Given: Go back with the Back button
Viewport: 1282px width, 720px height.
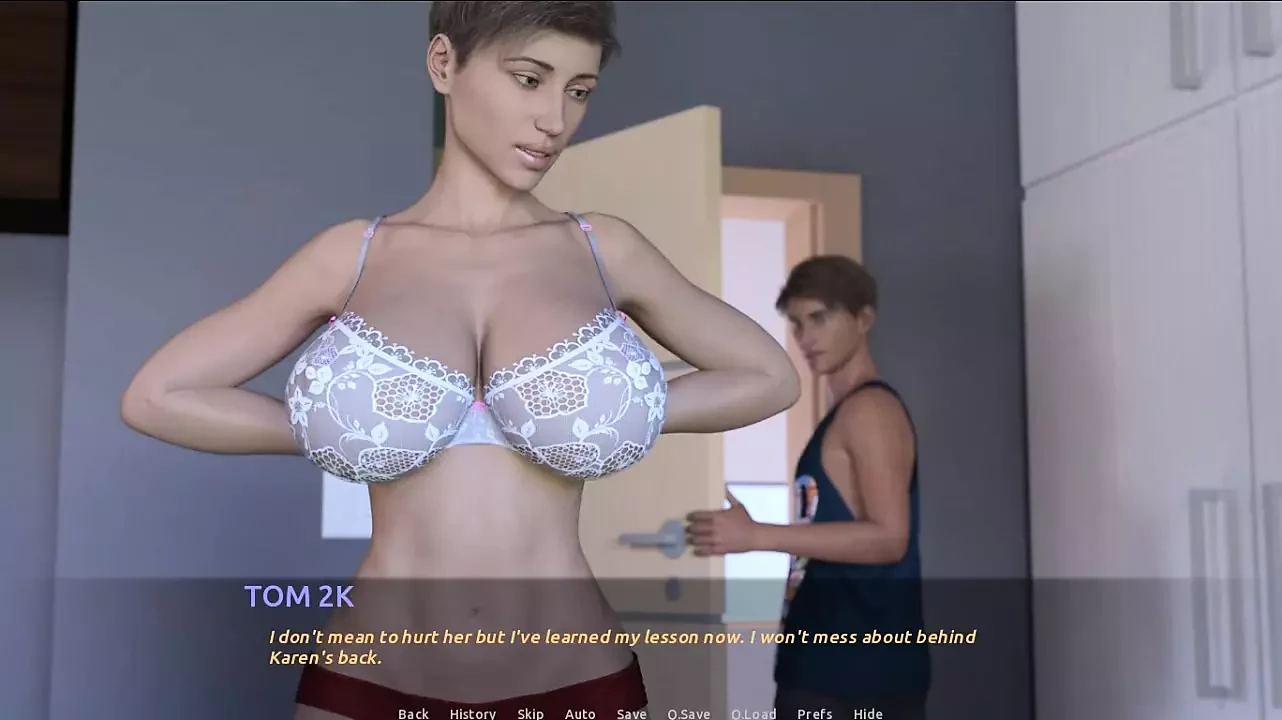Looking at the screenshot, I should (x=413, y=713).
